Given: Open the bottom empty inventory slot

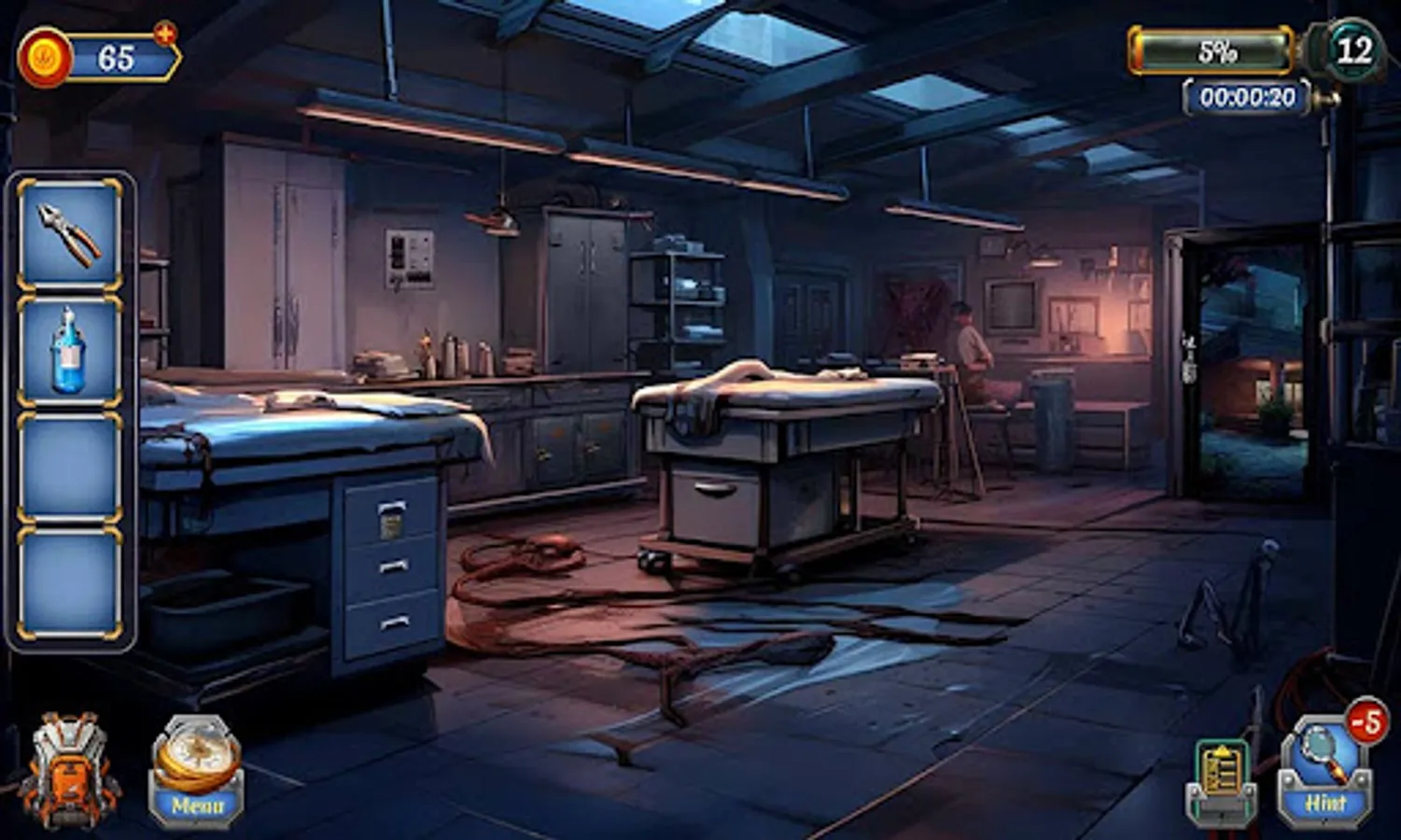Looking at the screenshot, I should [68, 581].
